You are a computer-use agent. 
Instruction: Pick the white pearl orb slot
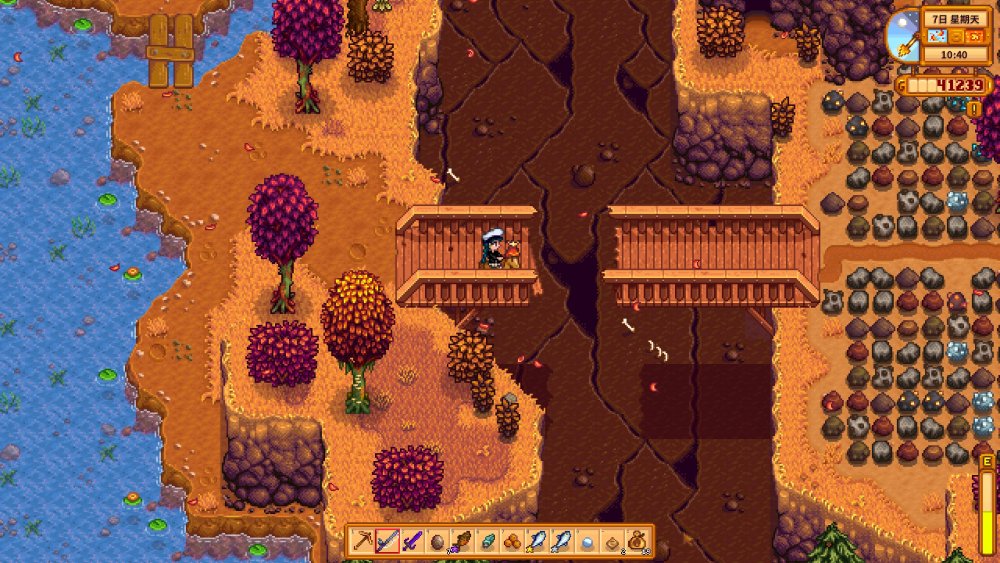pyautogui.click(x=587, y=541)
